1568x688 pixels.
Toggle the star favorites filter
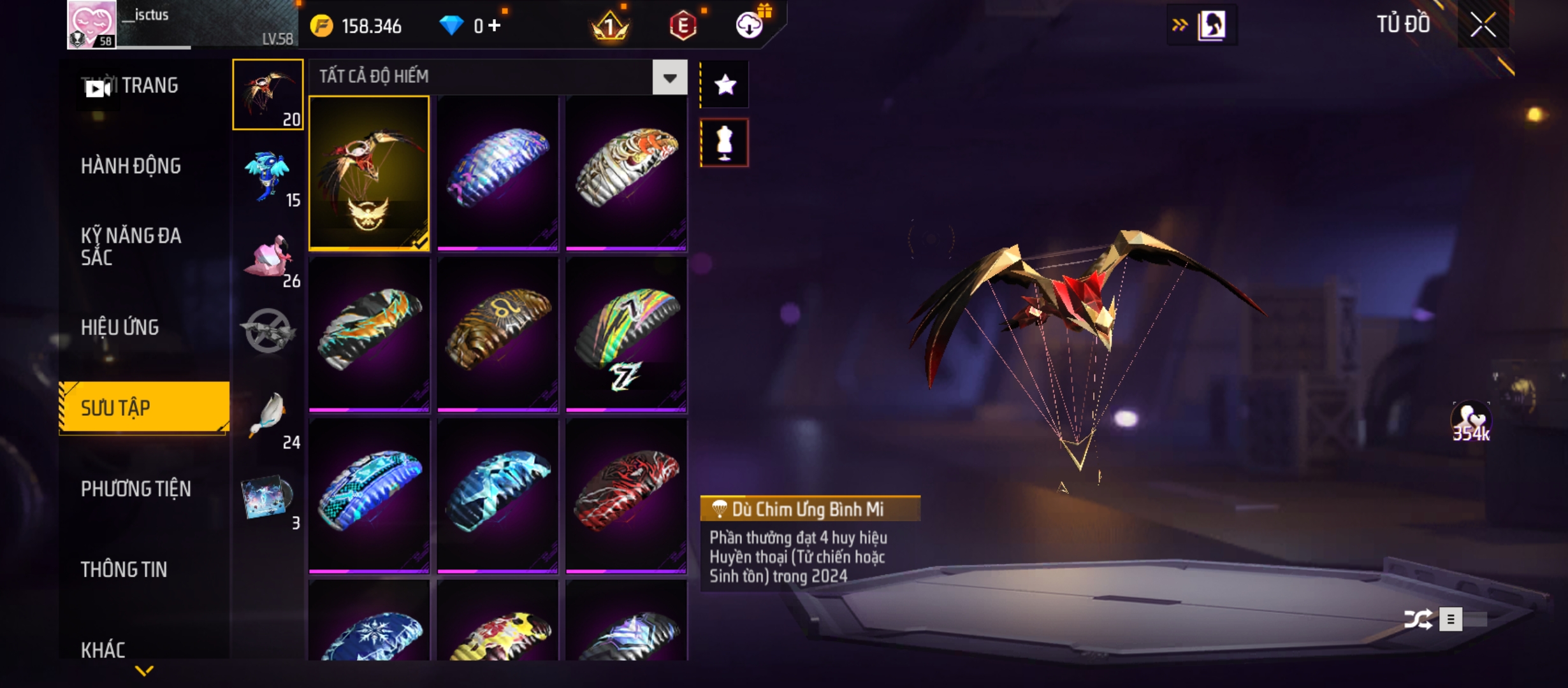pyautogui.click(x=725, y=85)
